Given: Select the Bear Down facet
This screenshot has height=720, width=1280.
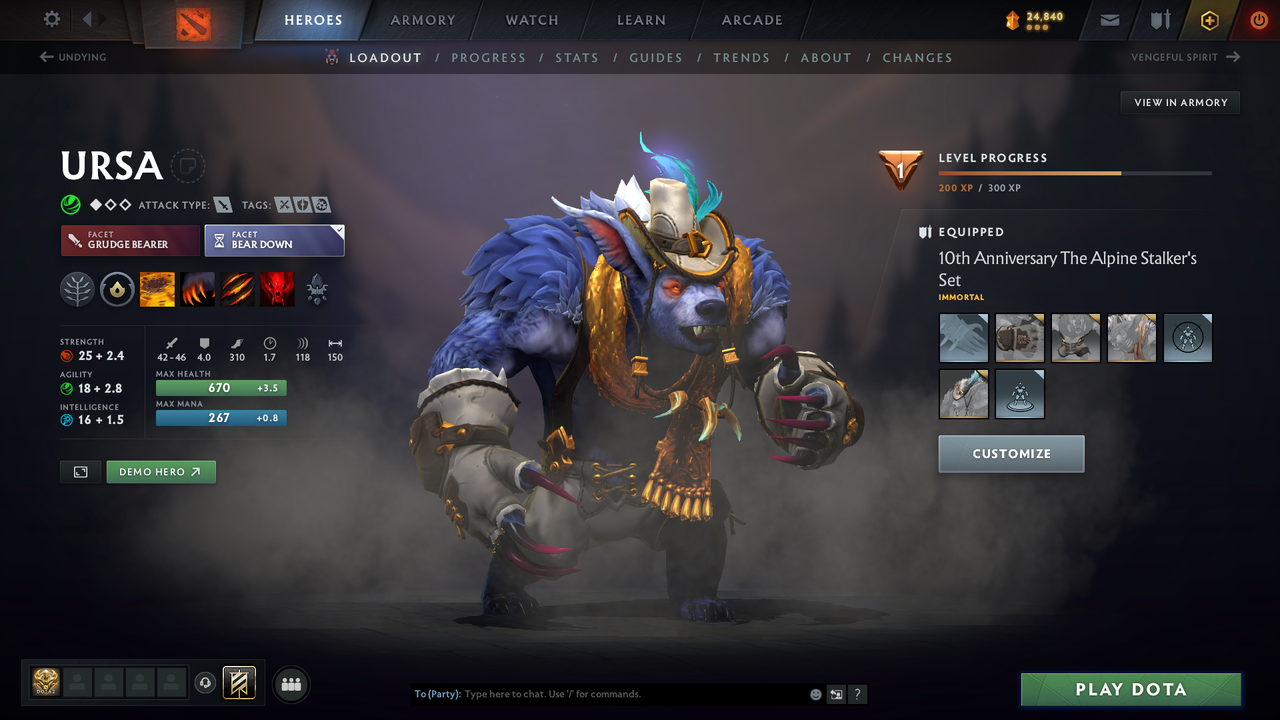Looking at the screenshot, I should click(x=274, y=240).
